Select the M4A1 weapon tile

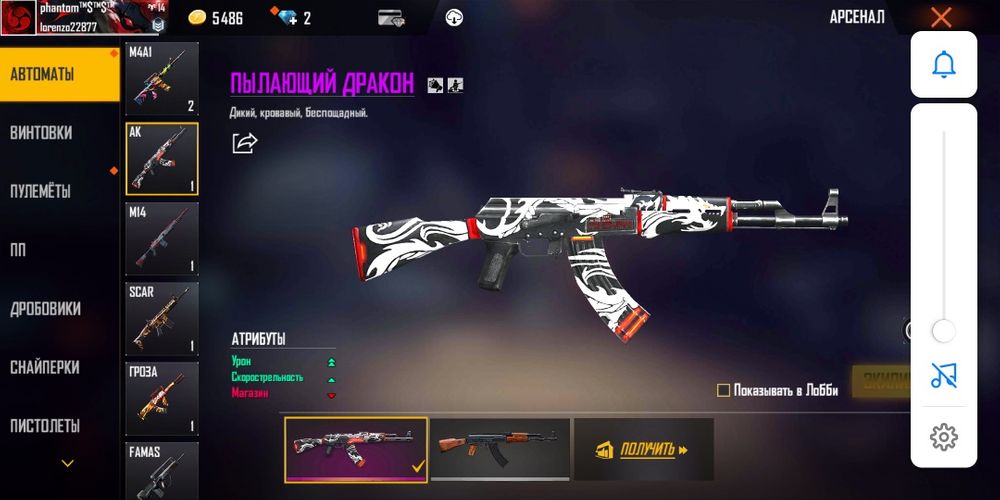pyautogui.click(x=162, y=79)
